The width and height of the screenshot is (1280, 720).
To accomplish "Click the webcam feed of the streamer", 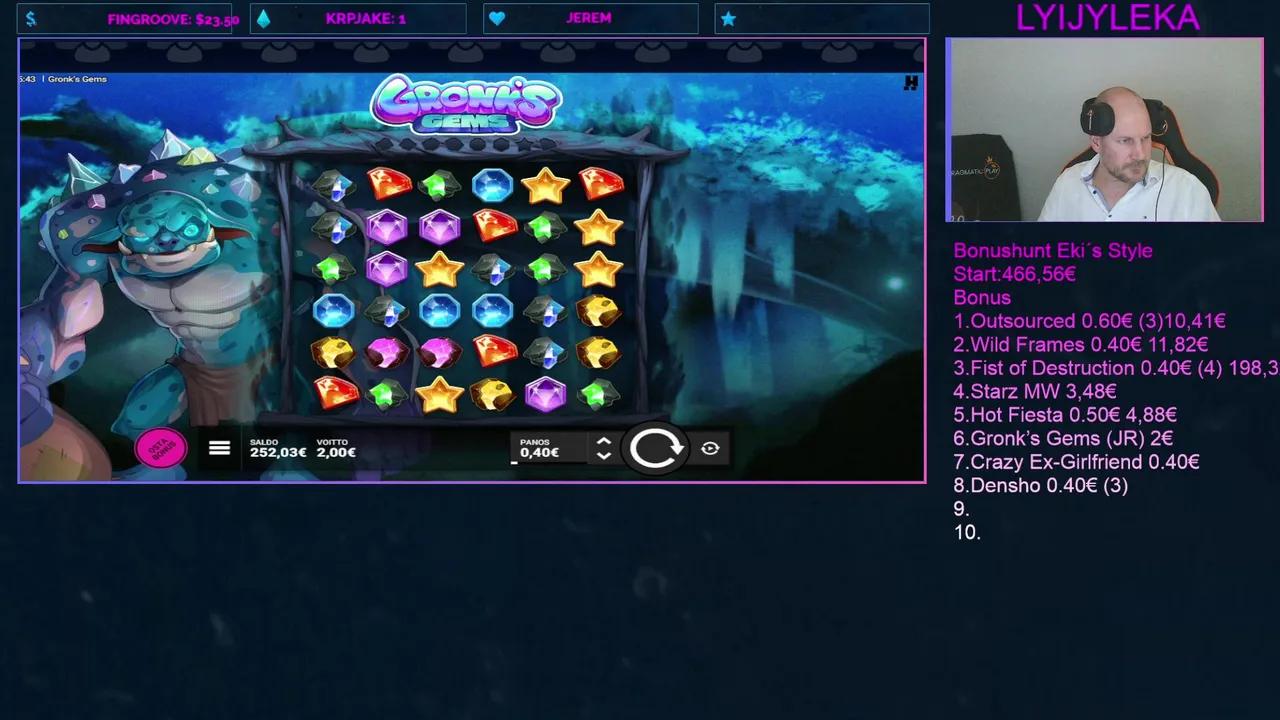I will [x=1105, y=130].
